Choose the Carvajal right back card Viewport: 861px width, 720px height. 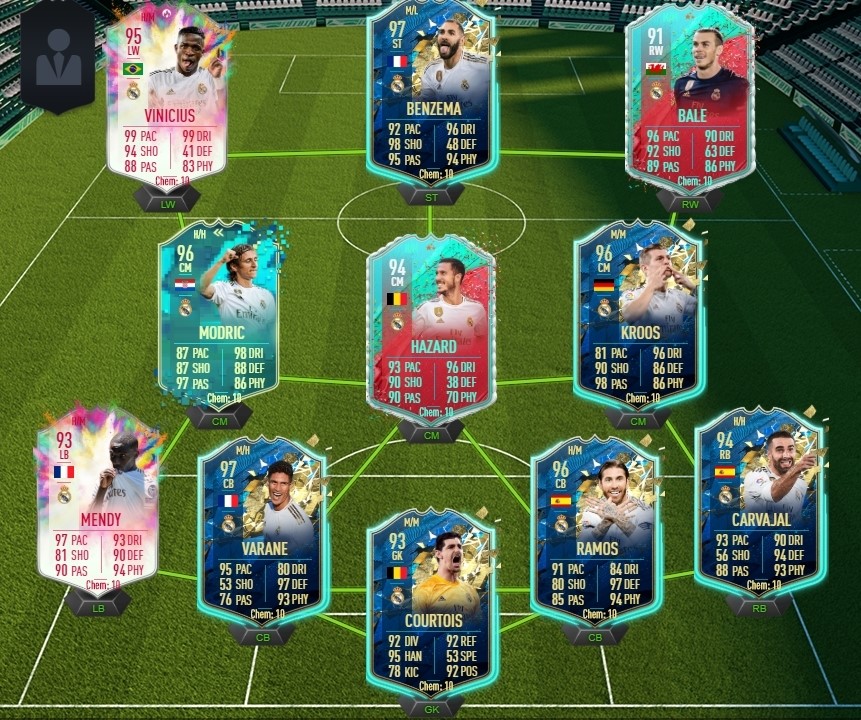(760, 500)
